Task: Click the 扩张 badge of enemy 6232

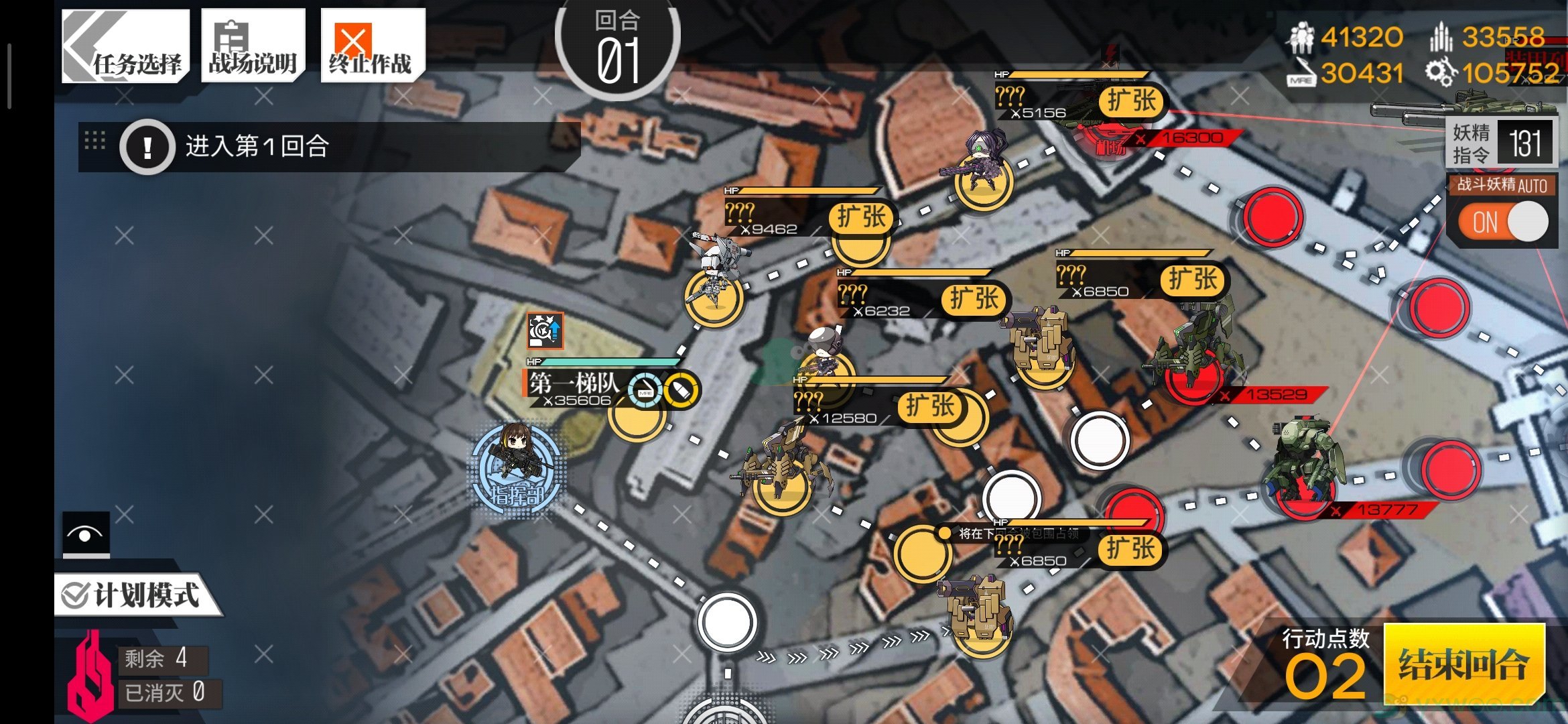Action: click(x=974, y=299)
